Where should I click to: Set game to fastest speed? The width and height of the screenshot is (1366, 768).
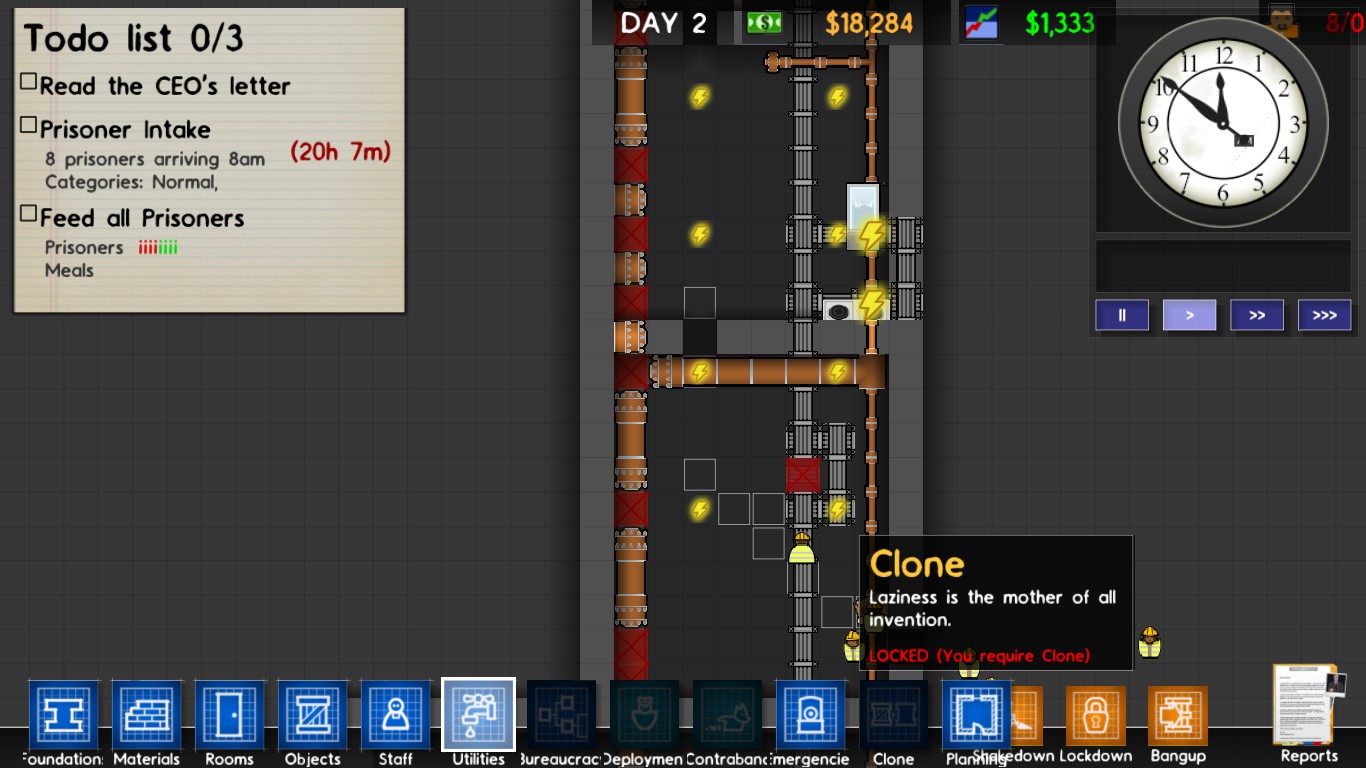(1324, 314)
